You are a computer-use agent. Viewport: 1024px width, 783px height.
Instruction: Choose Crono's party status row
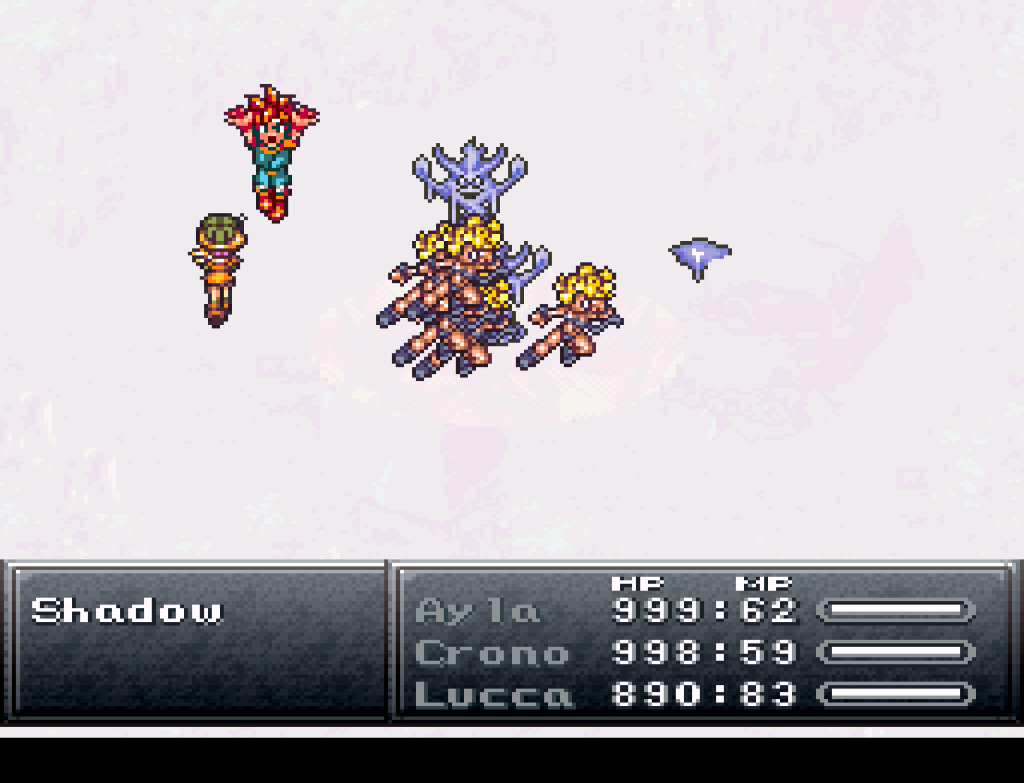490,652
